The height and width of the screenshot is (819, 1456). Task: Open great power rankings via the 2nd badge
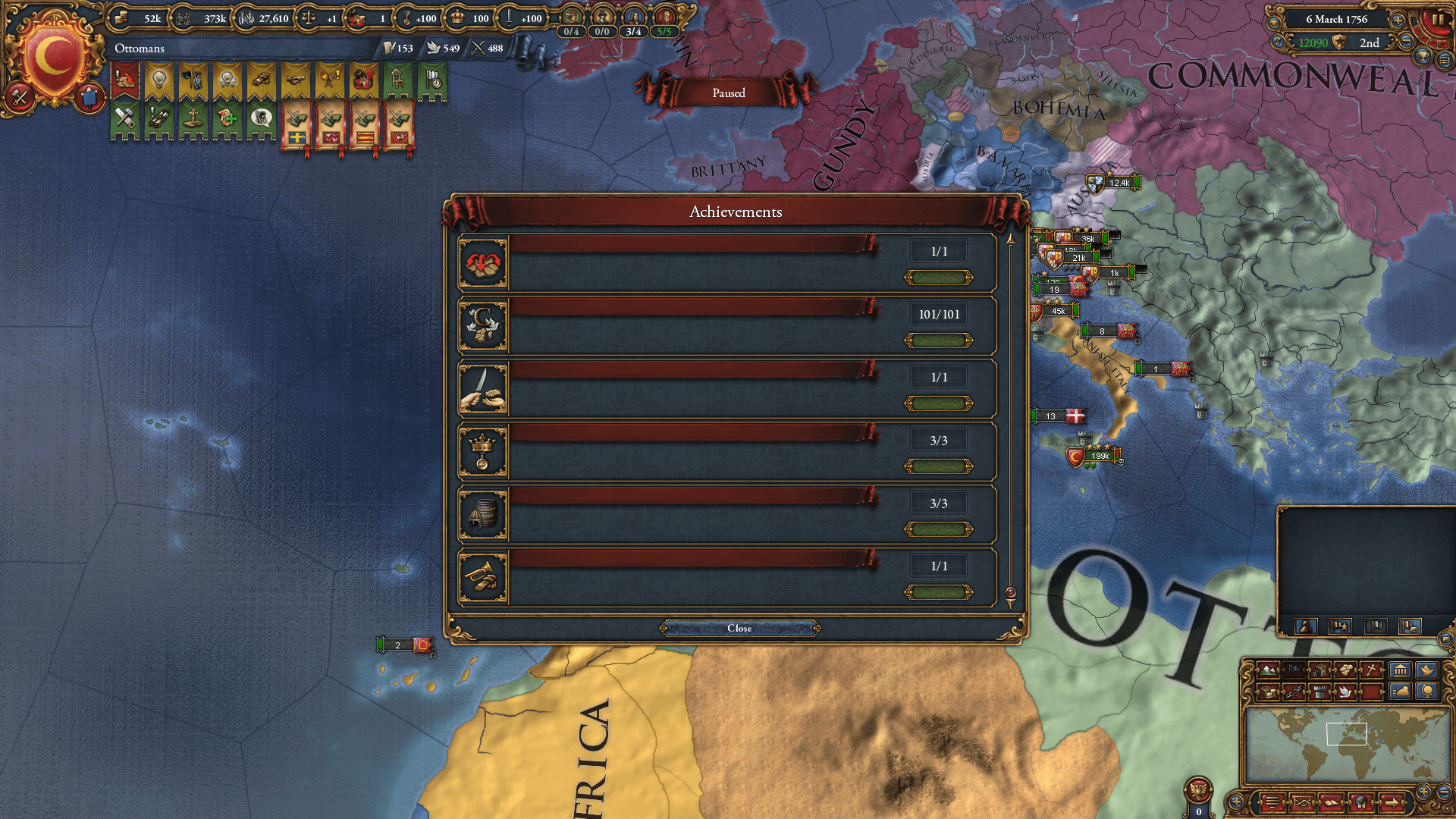coord(1370,43)
